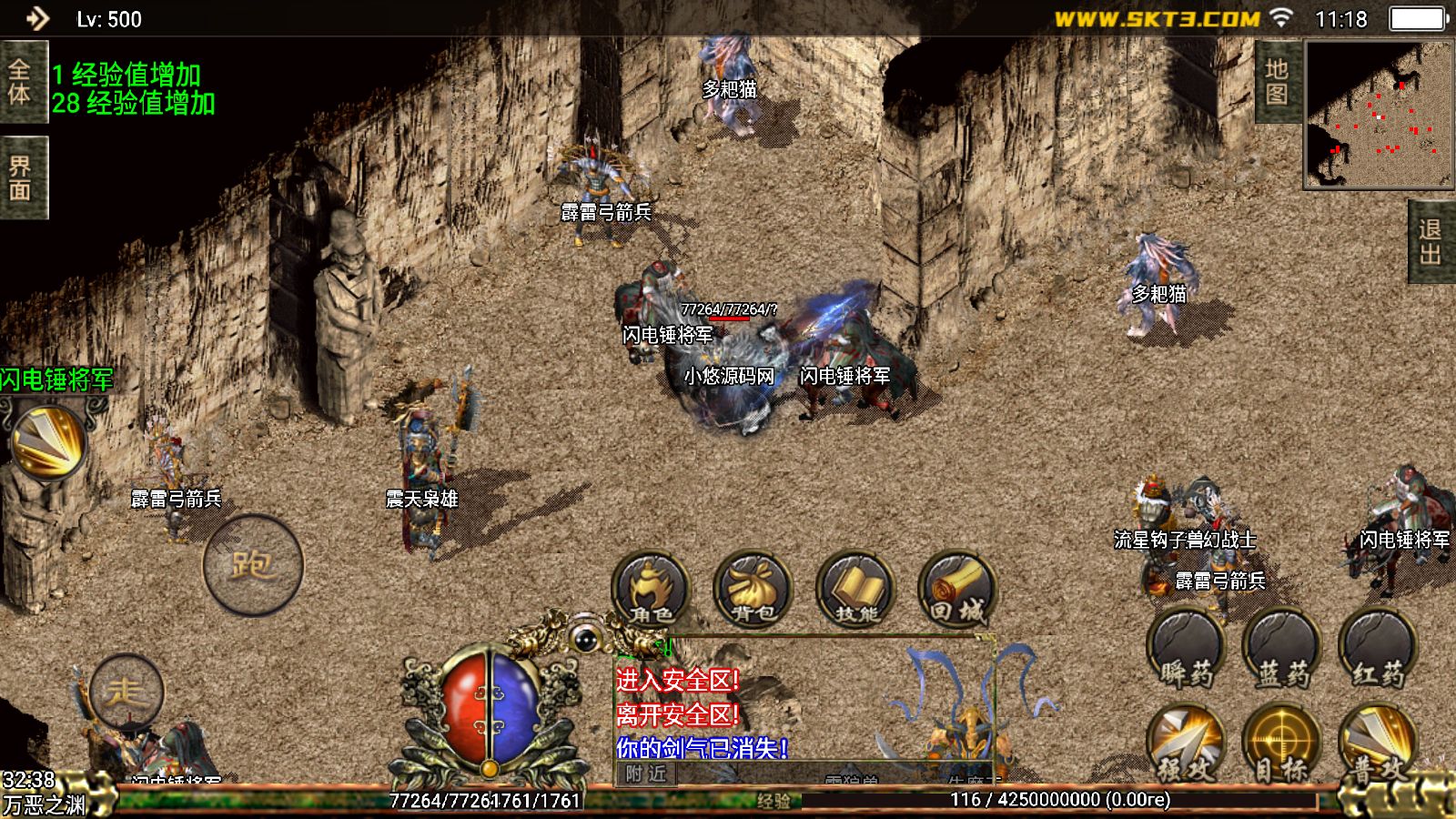Activate the golden sword skill icon
Image resolution: width=1456 pixels, height=819 pixels.
pyautogui.click(x=47, y=442)
